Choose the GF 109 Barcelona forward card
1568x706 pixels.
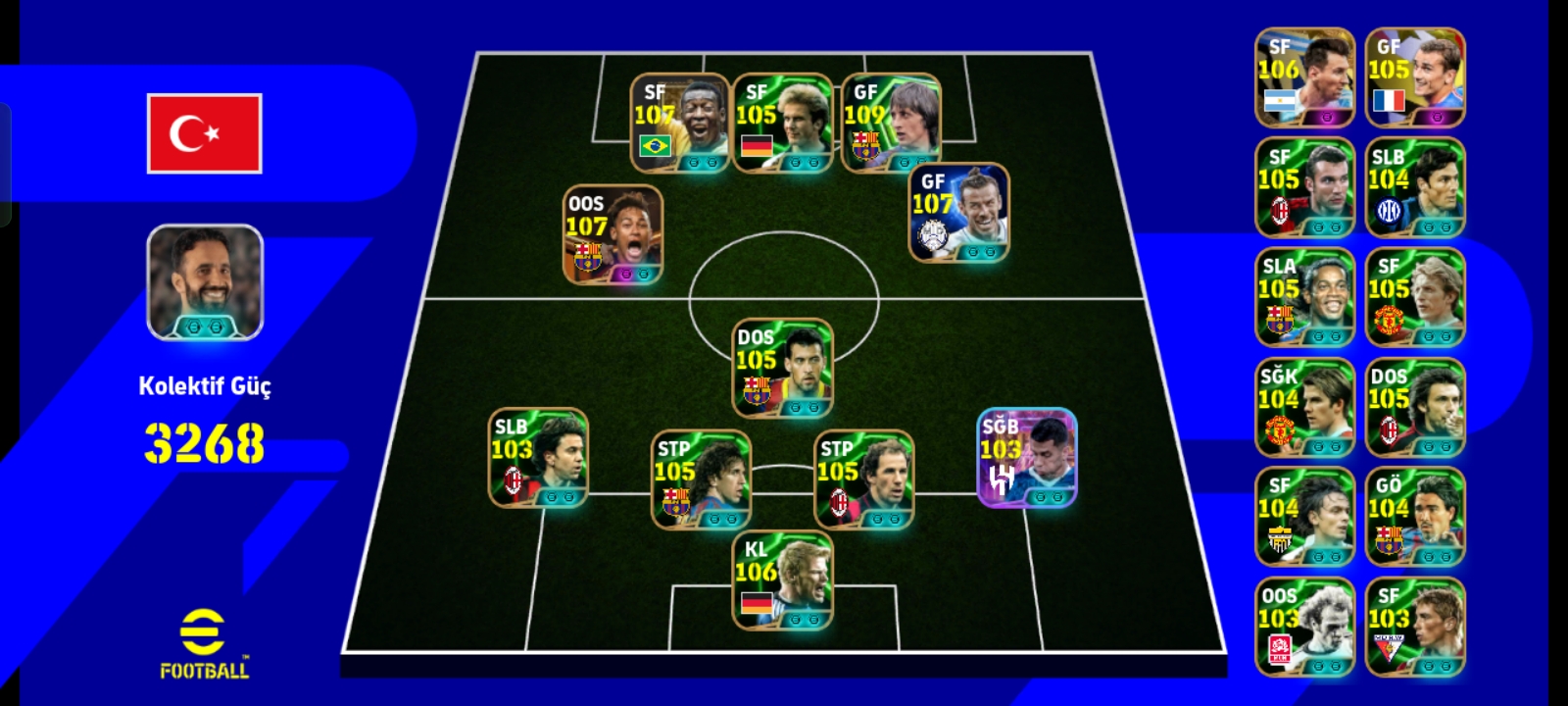click(x=891, y=123)
